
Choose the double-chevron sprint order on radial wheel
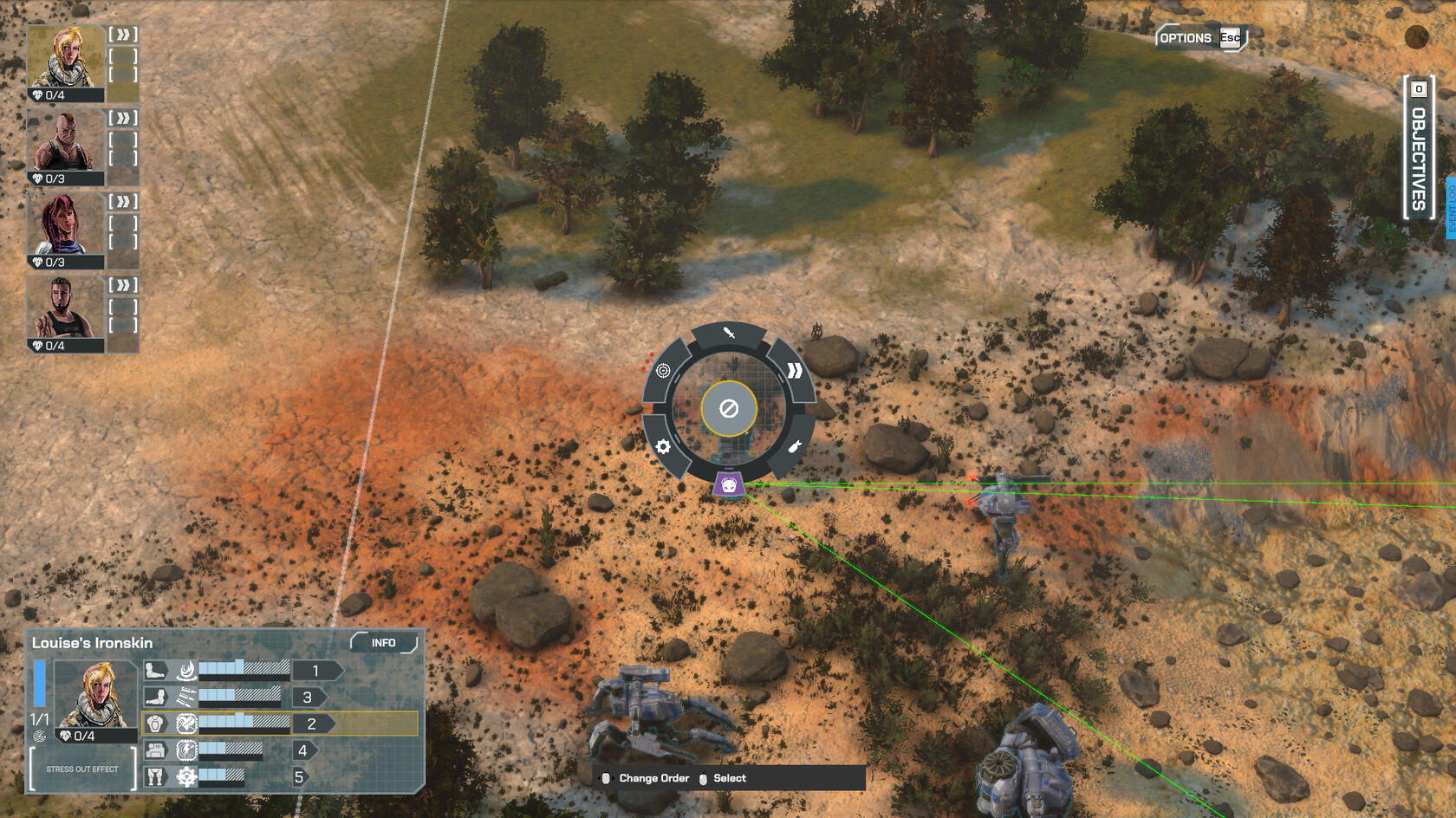(794, 372)
